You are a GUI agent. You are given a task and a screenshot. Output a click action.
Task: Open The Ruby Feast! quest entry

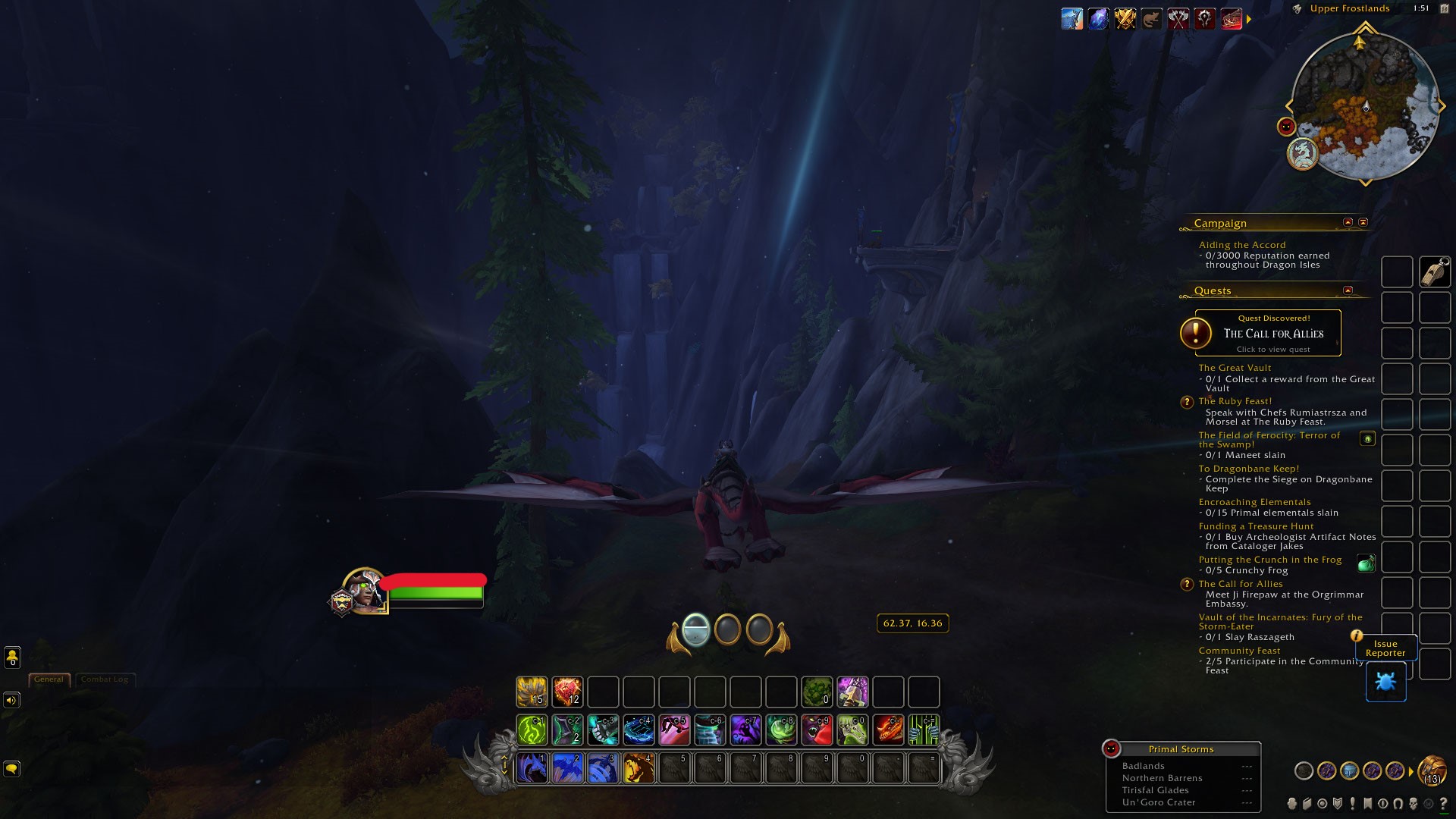tap(1235, 401)
